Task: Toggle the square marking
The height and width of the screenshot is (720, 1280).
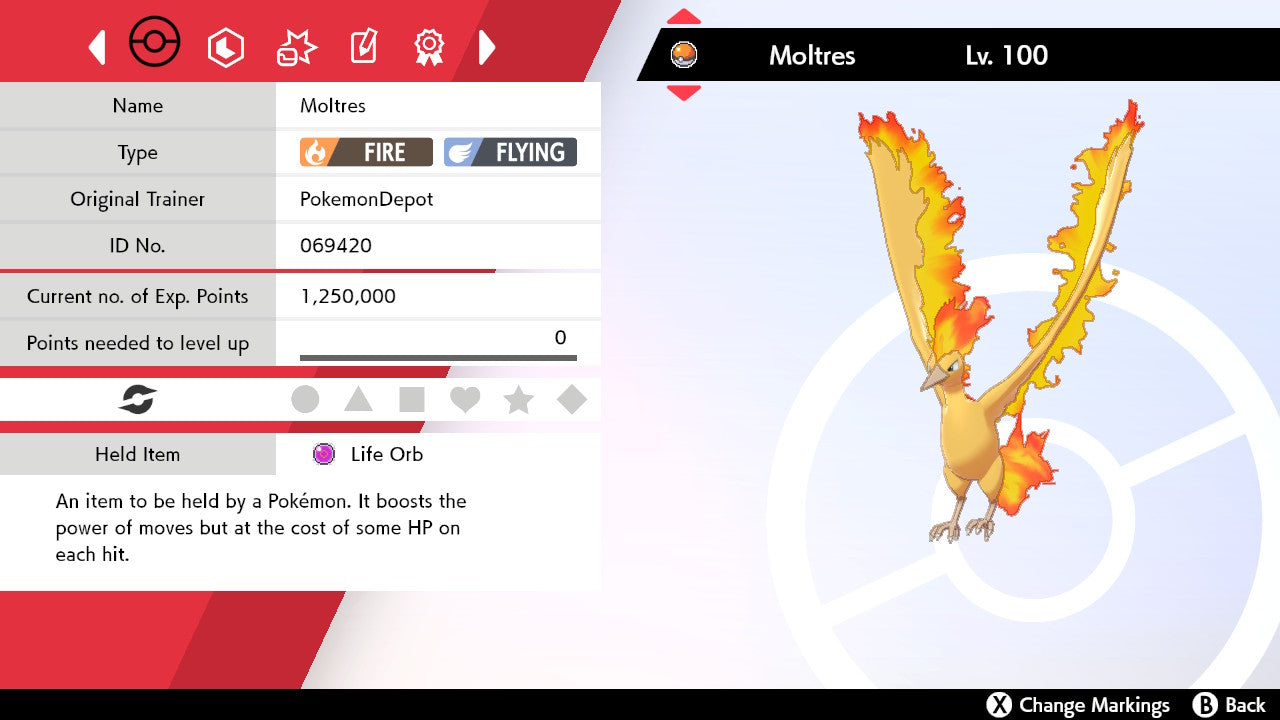Action: click(x=412, y=400)
